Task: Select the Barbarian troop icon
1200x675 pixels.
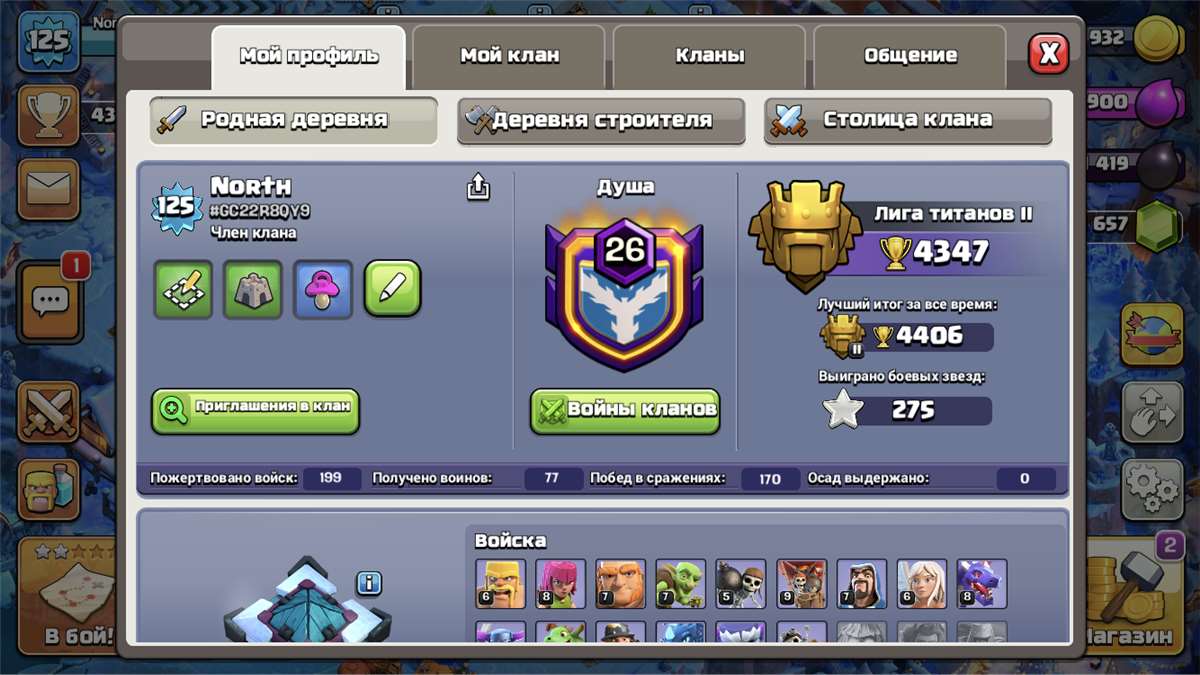Action: pyautogui.click(x=500, y=584)
